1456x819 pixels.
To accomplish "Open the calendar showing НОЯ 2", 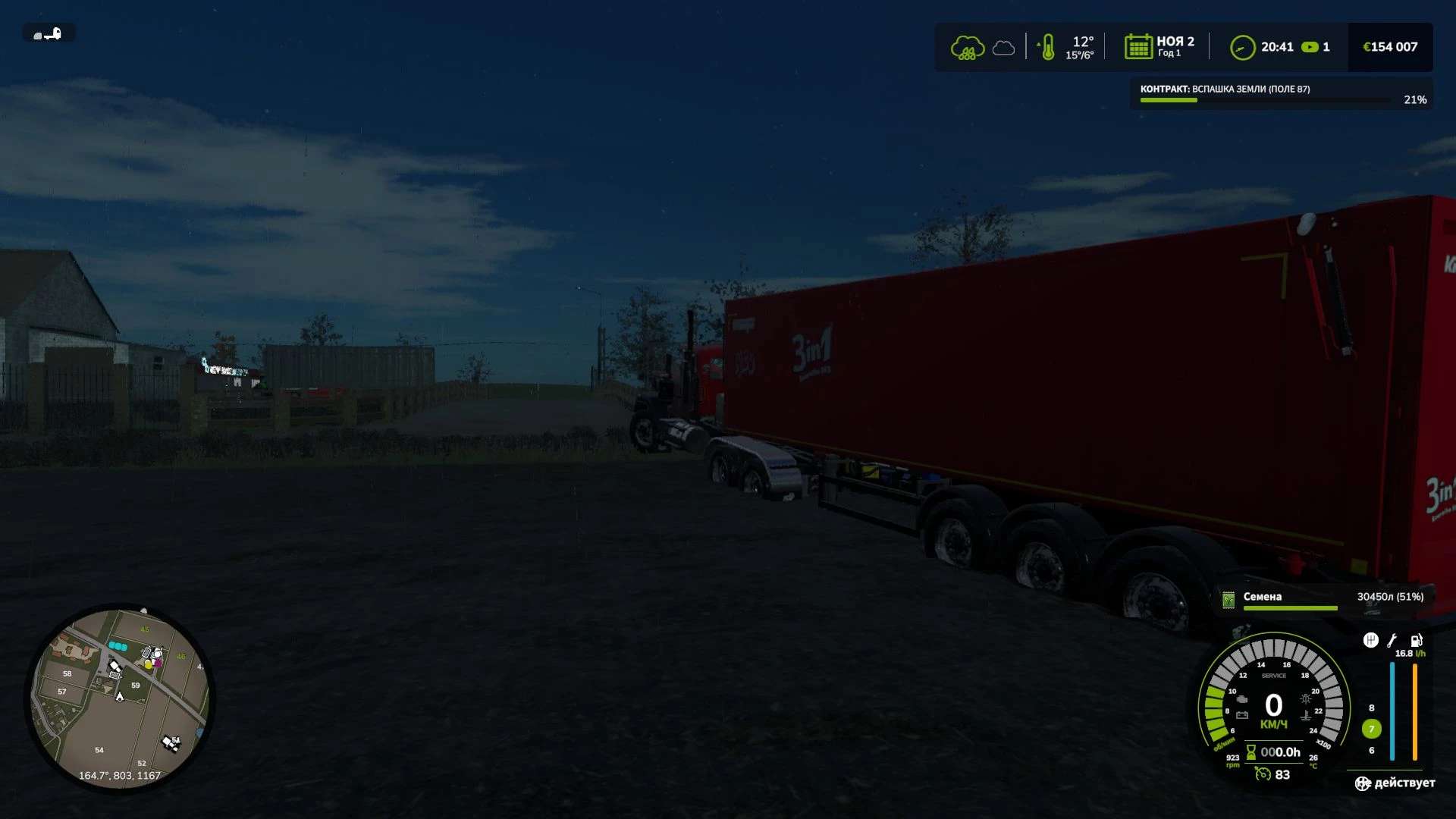I will click(x=1138, y=46).
